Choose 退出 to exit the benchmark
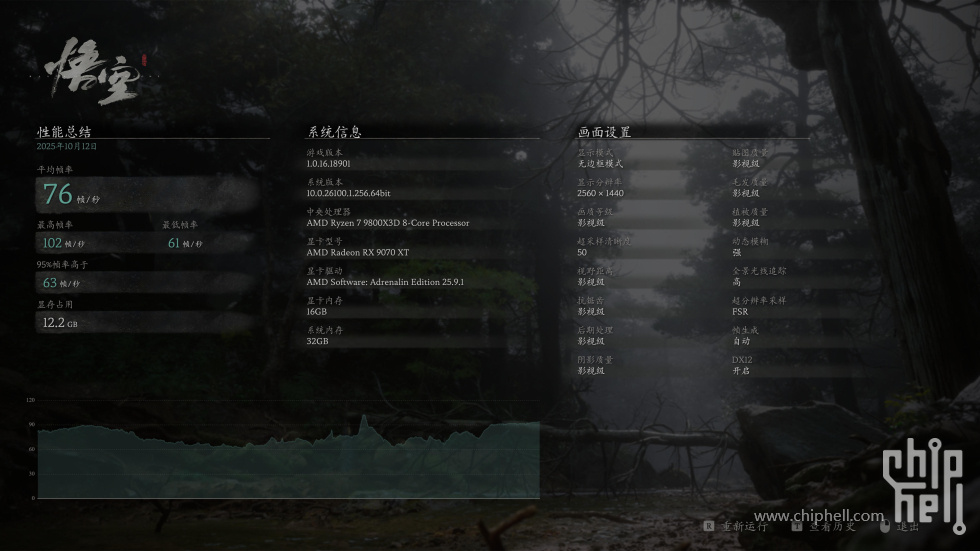The image size is (980, 551). pyautogui.click(x=906, y=526)
